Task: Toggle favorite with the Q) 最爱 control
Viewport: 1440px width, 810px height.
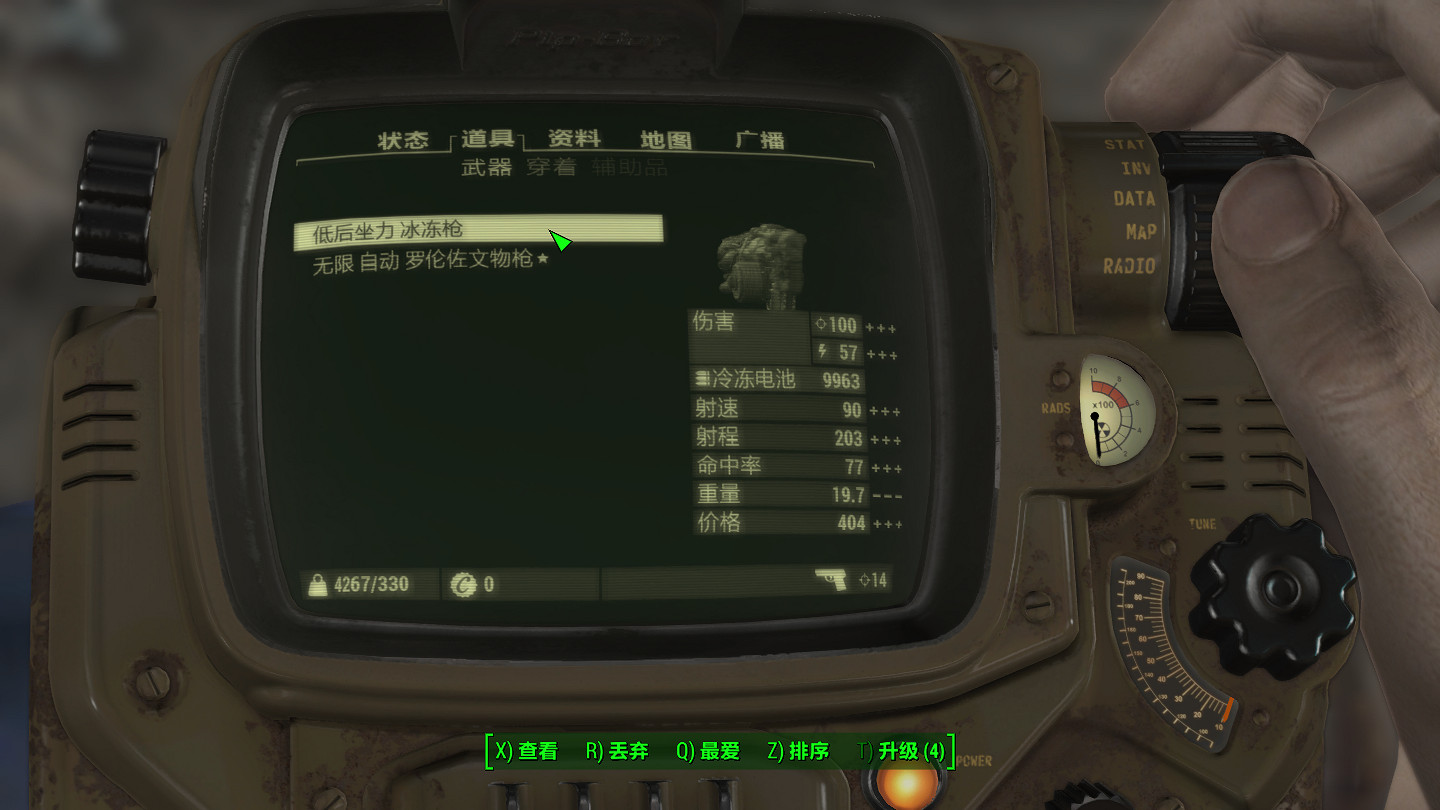Action: pyautogui.click(x=707, y=752)
